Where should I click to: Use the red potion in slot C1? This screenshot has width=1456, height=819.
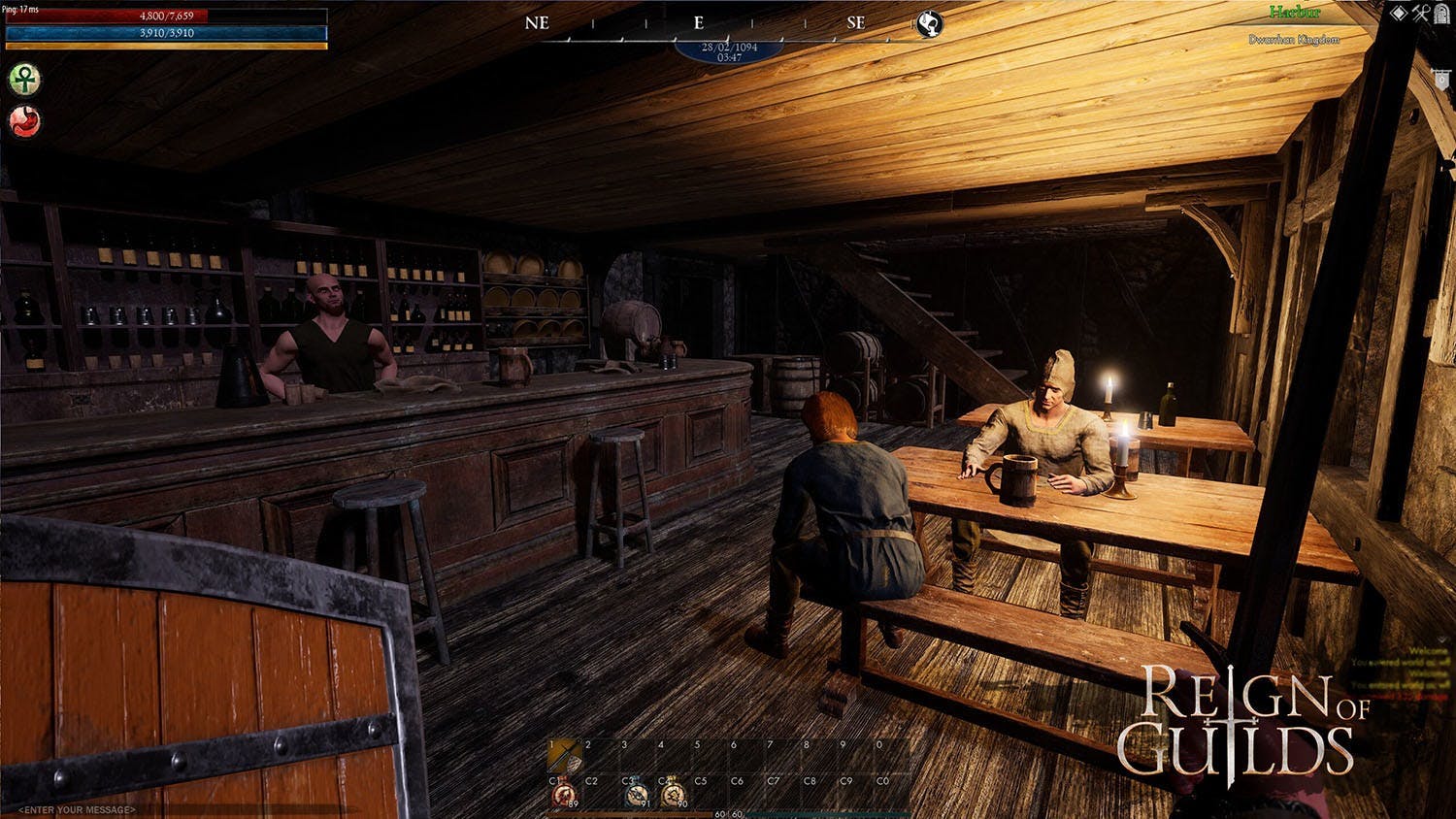coord(564,794)
